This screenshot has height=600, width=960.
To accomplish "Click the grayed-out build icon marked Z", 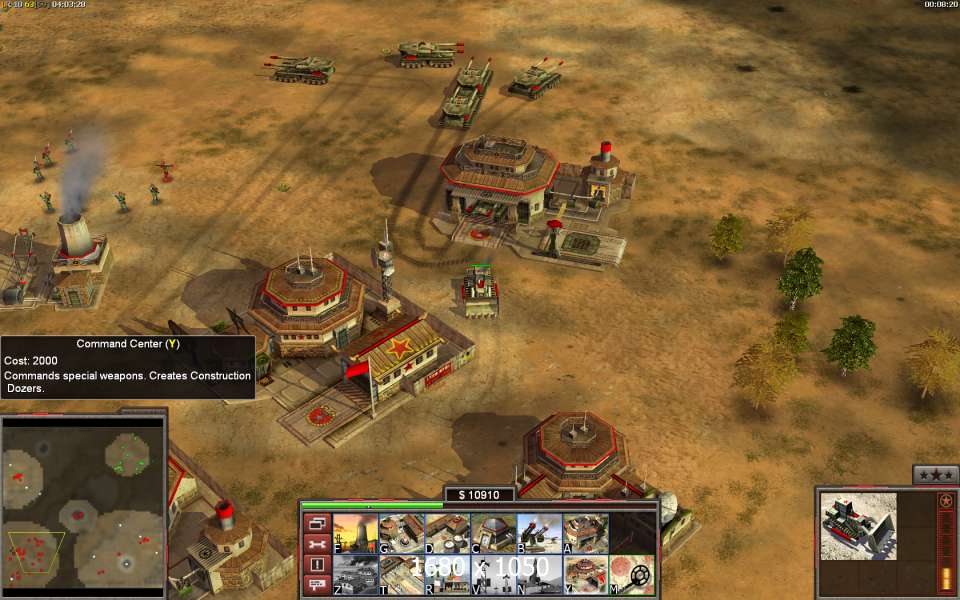I will (x=355, y=575).
